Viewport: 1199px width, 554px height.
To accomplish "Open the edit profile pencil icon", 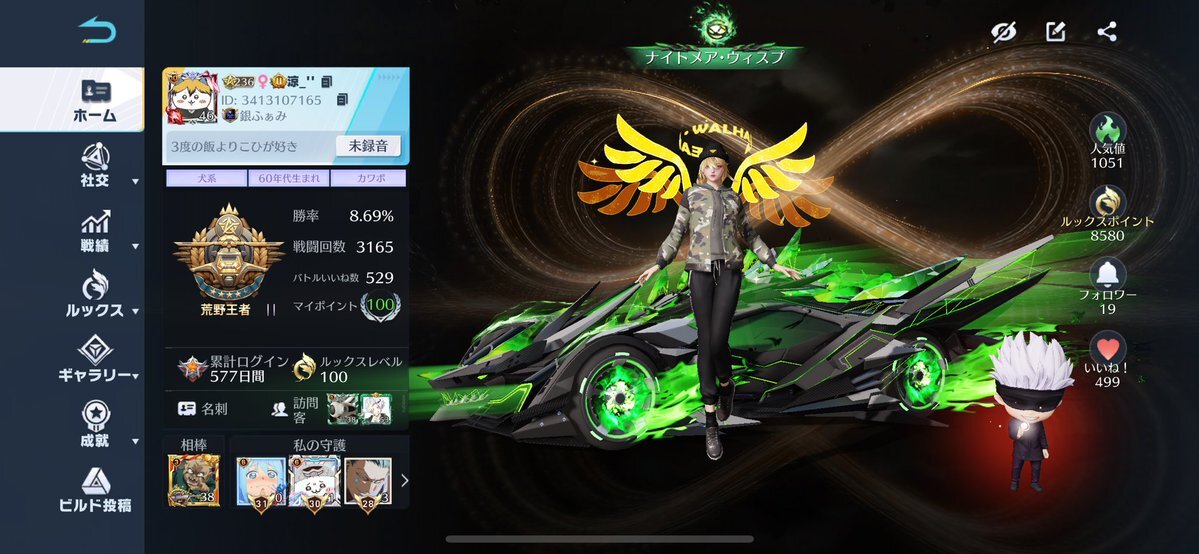I will point(1055,32).
